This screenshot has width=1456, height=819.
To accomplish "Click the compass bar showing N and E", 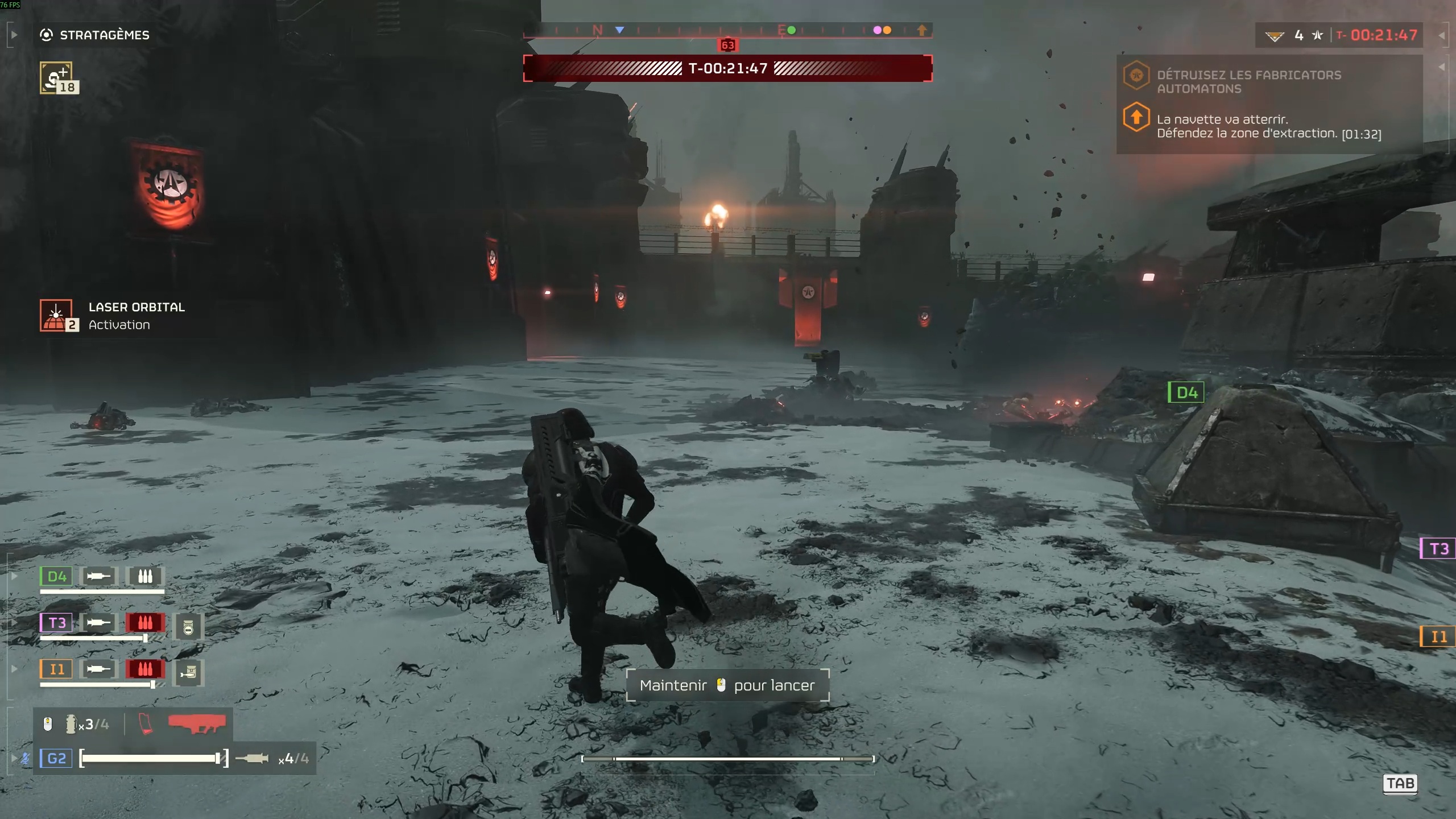I will pyautogui.click(x=727, y=30).
